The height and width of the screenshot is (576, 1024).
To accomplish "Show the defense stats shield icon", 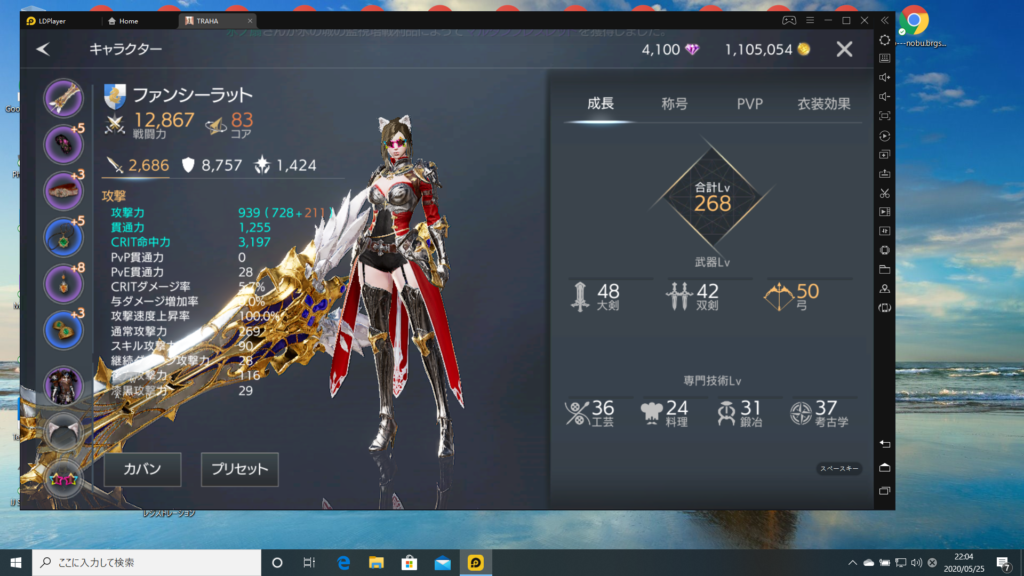I will click(188, 165).
